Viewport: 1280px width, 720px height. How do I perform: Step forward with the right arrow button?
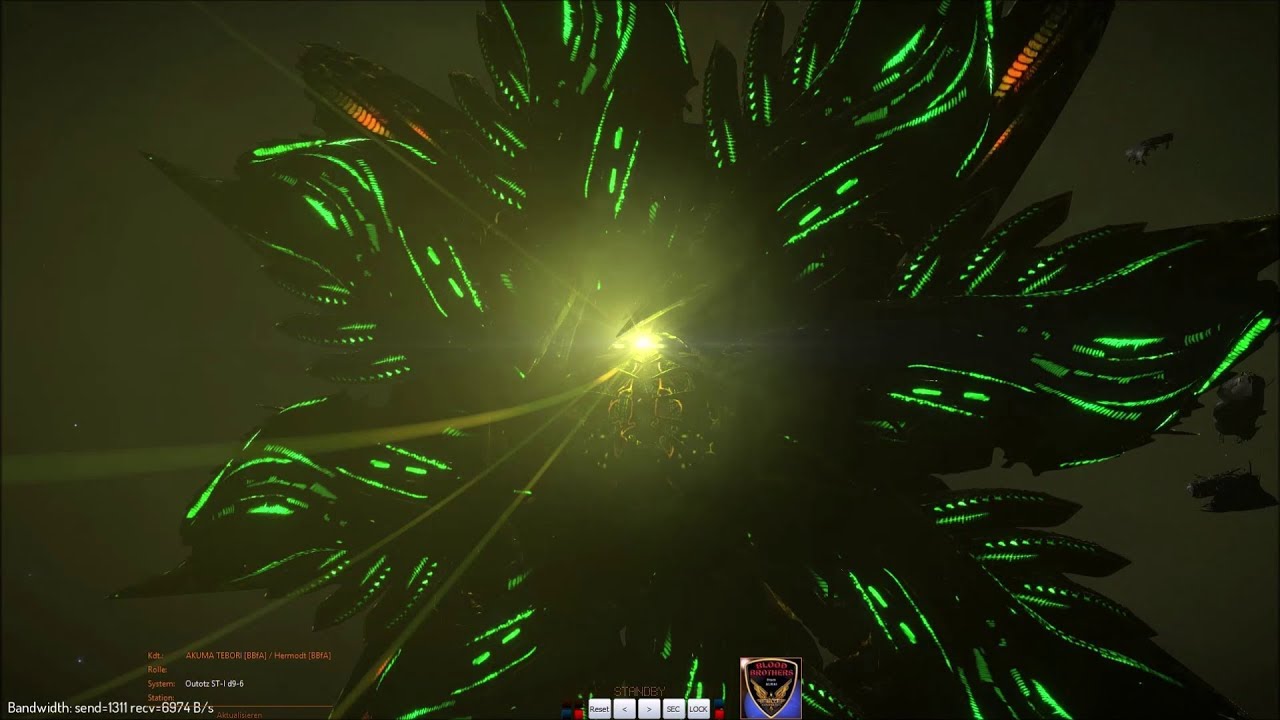[649, 709]
